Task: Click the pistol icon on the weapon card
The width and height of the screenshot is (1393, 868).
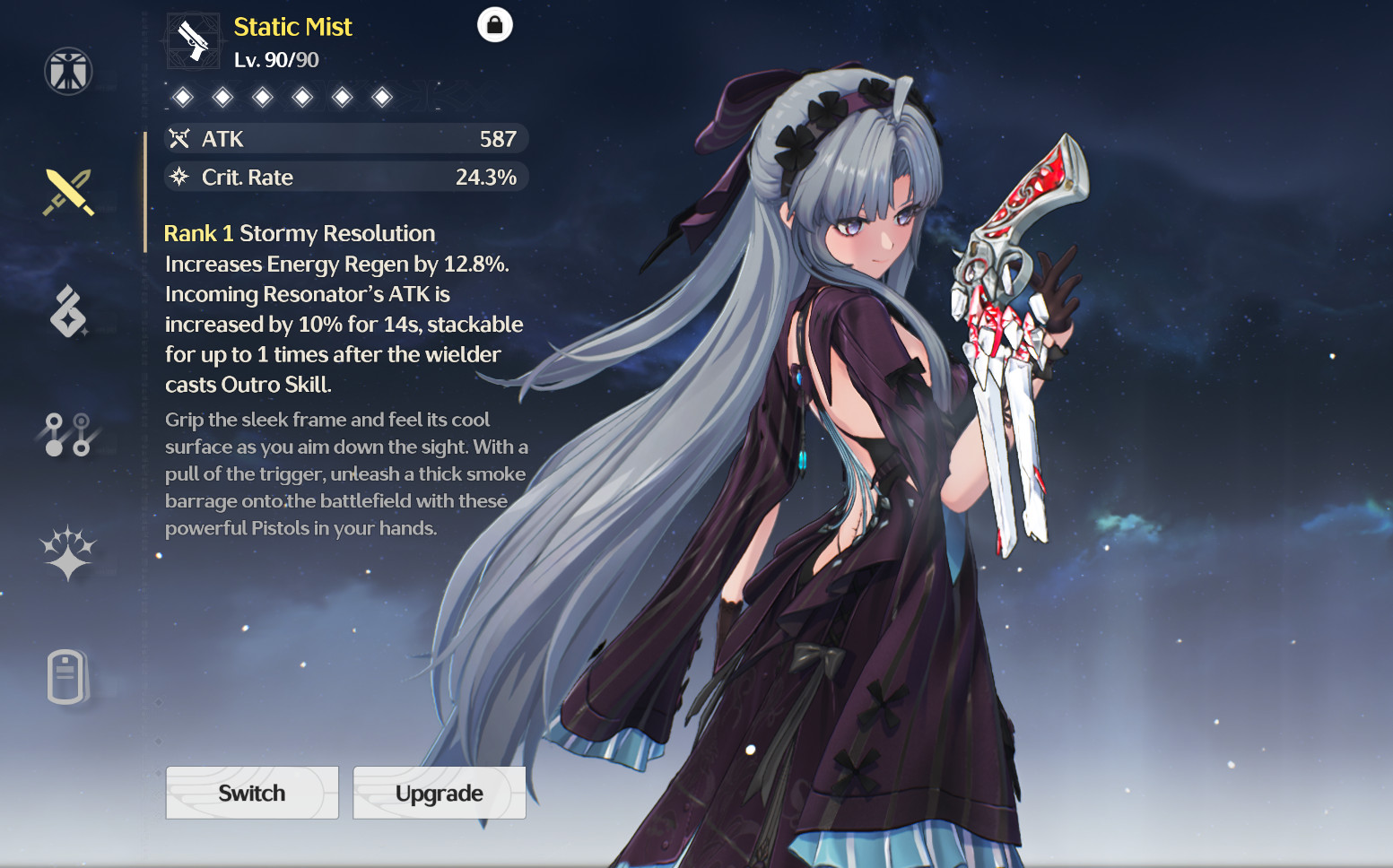Action: (193, 39)
